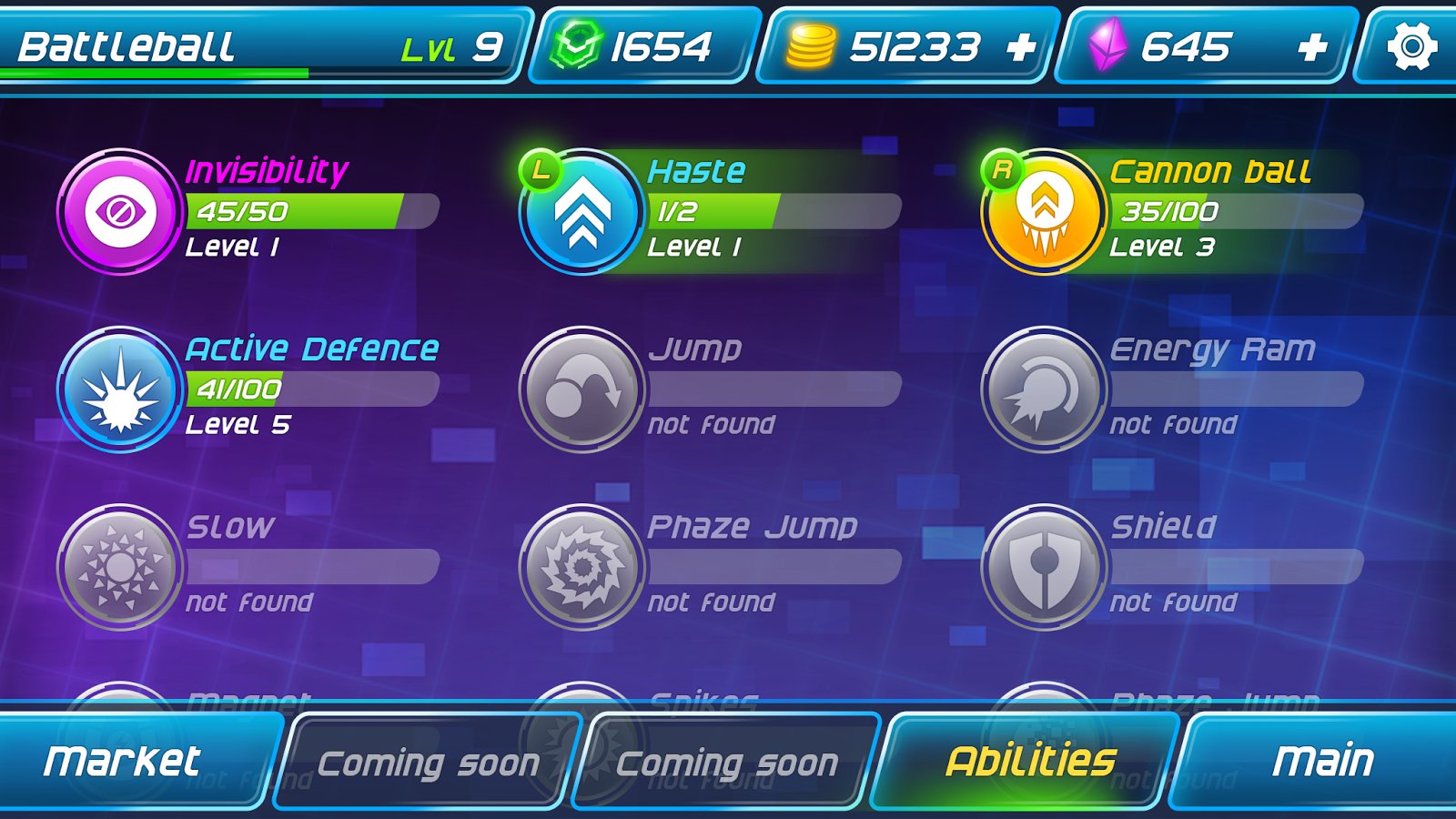Image resolution: width=1456 pixels, height=819 pixels.
Task: Select the Energy Ram ability icon
Action: pyautogui.click(x=1045, y=389)
